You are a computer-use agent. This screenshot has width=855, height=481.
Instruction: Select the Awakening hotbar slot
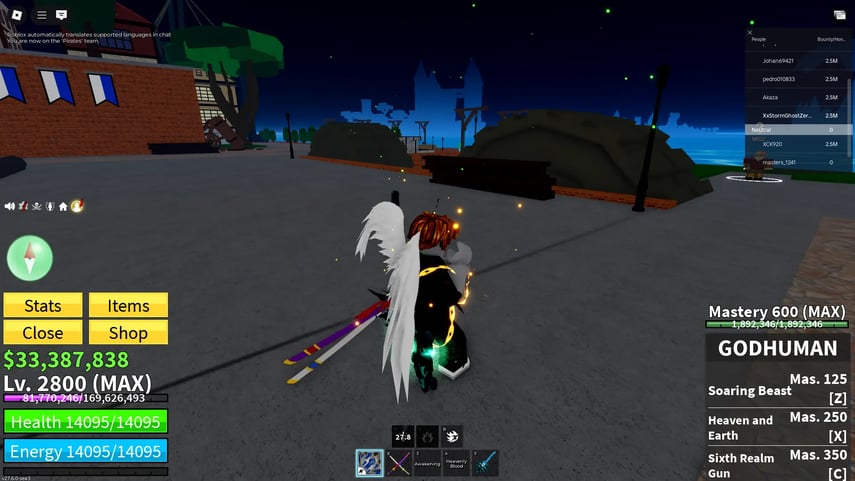pos(427,463)
